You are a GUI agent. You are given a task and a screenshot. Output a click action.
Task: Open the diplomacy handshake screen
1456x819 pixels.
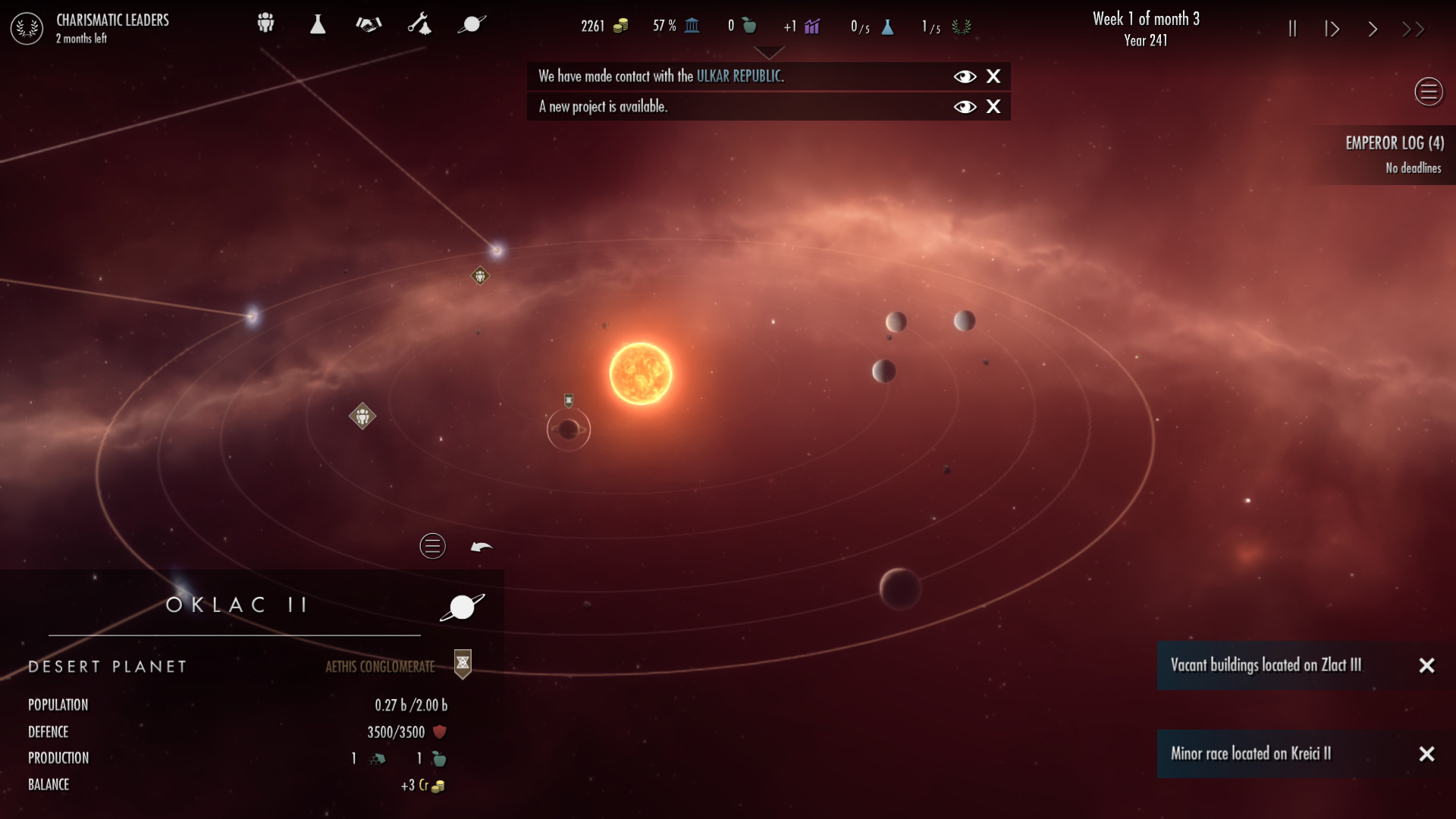[369, 24]
